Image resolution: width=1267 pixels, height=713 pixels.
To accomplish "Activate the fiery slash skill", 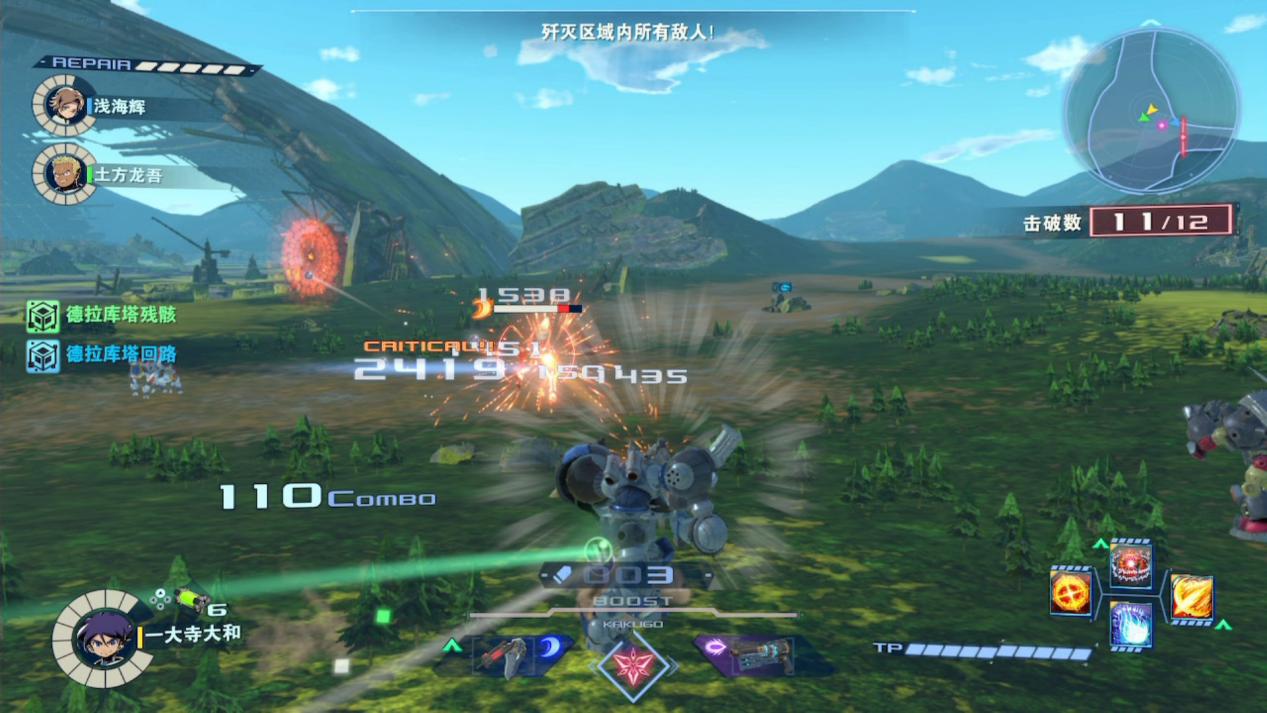I will tap(1191, 597).
